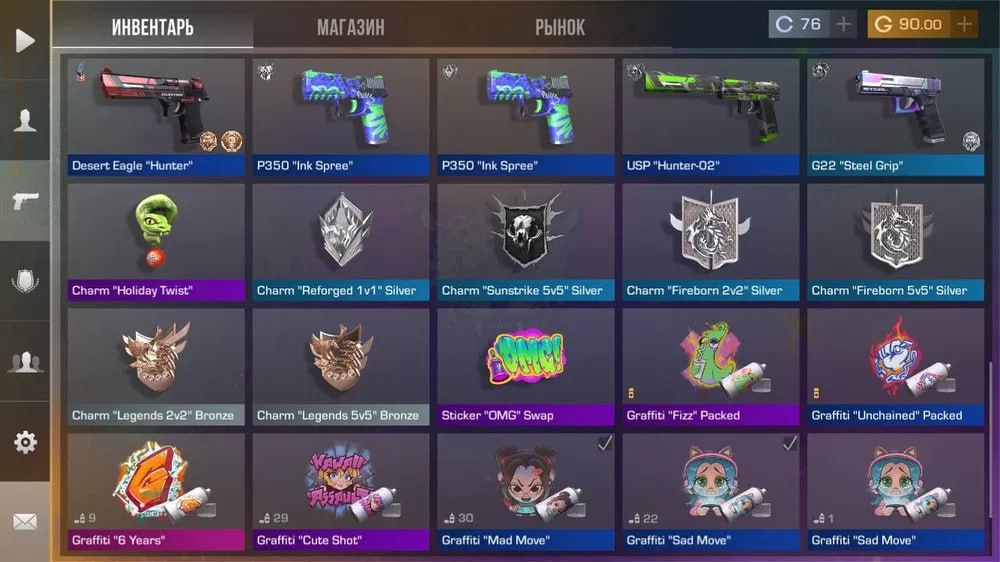This screenshot has height=562, width=1000.
Task: Toggle the checkmark on Graffiti "Mad Move"
Action: click(604, 443)
